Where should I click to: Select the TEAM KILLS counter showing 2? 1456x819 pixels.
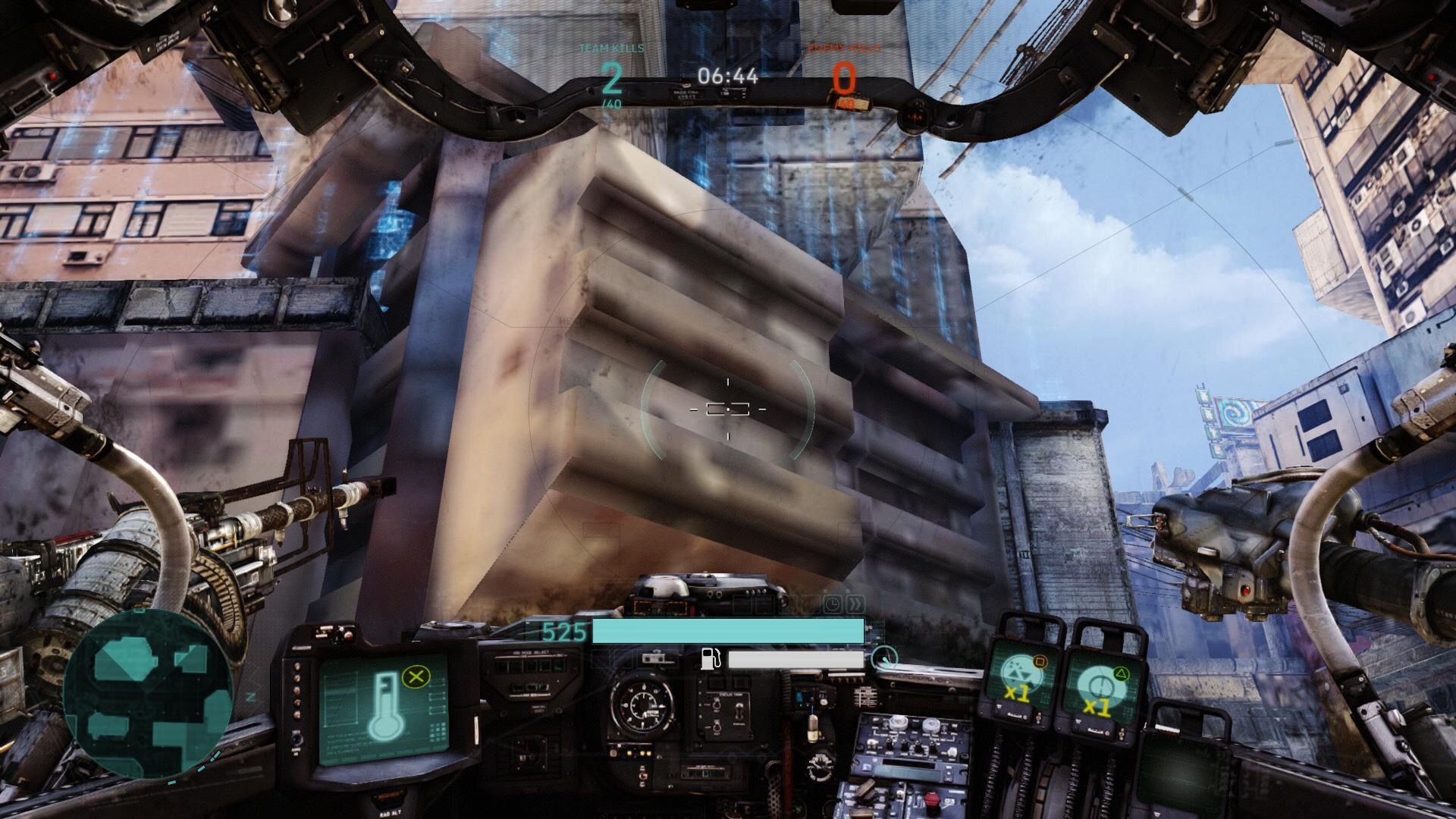(612, 77)
